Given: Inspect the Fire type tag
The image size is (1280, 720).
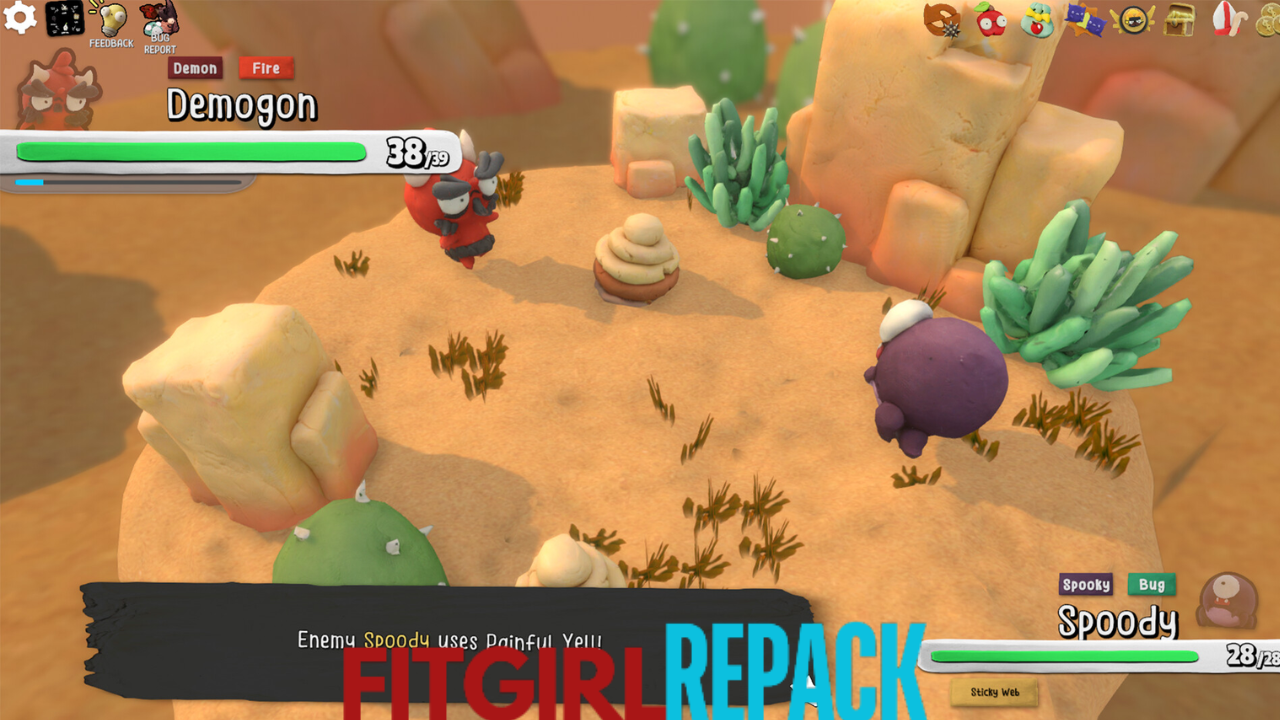Looking at the screenshot, I should [266, 68].
